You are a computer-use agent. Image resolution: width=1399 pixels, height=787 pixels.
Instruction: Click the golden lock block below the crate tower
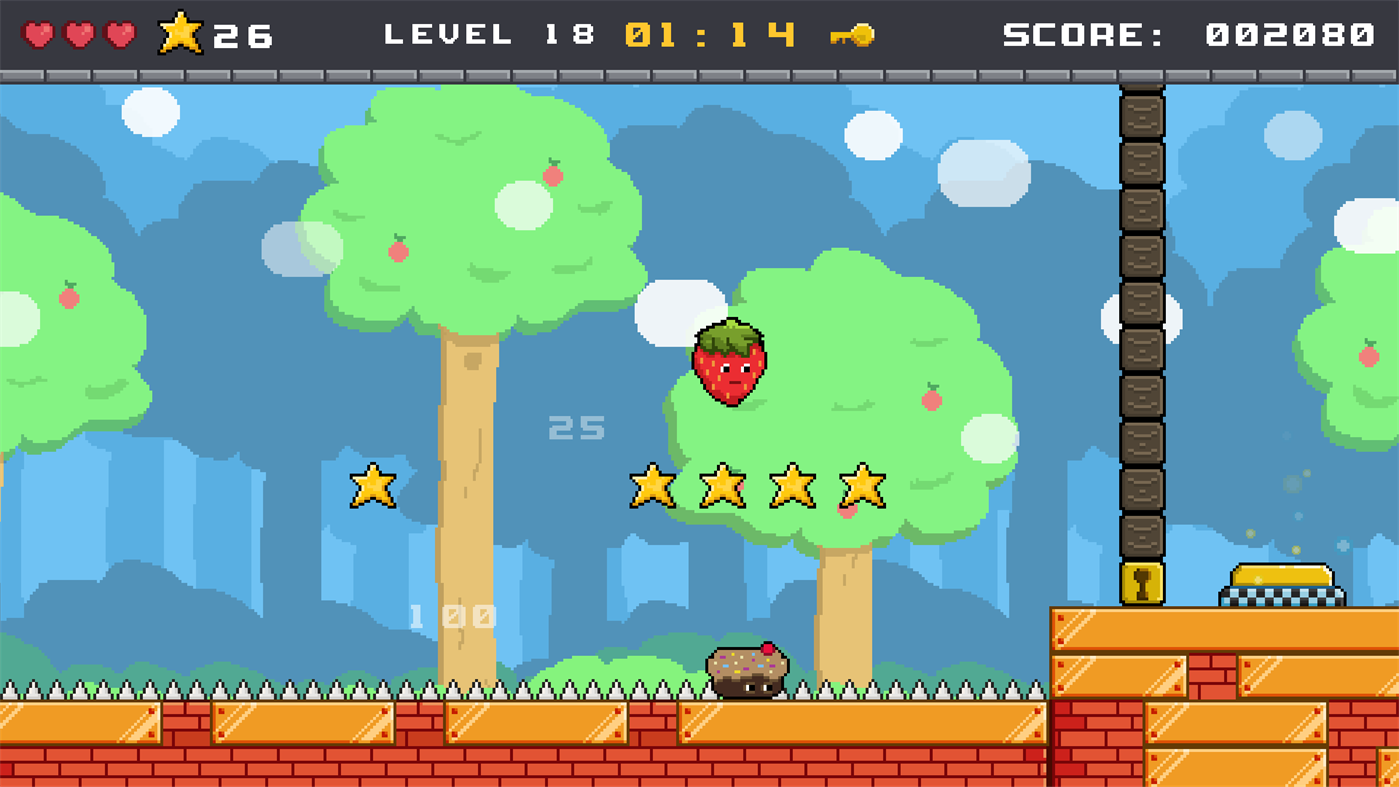coord(1140,583)
